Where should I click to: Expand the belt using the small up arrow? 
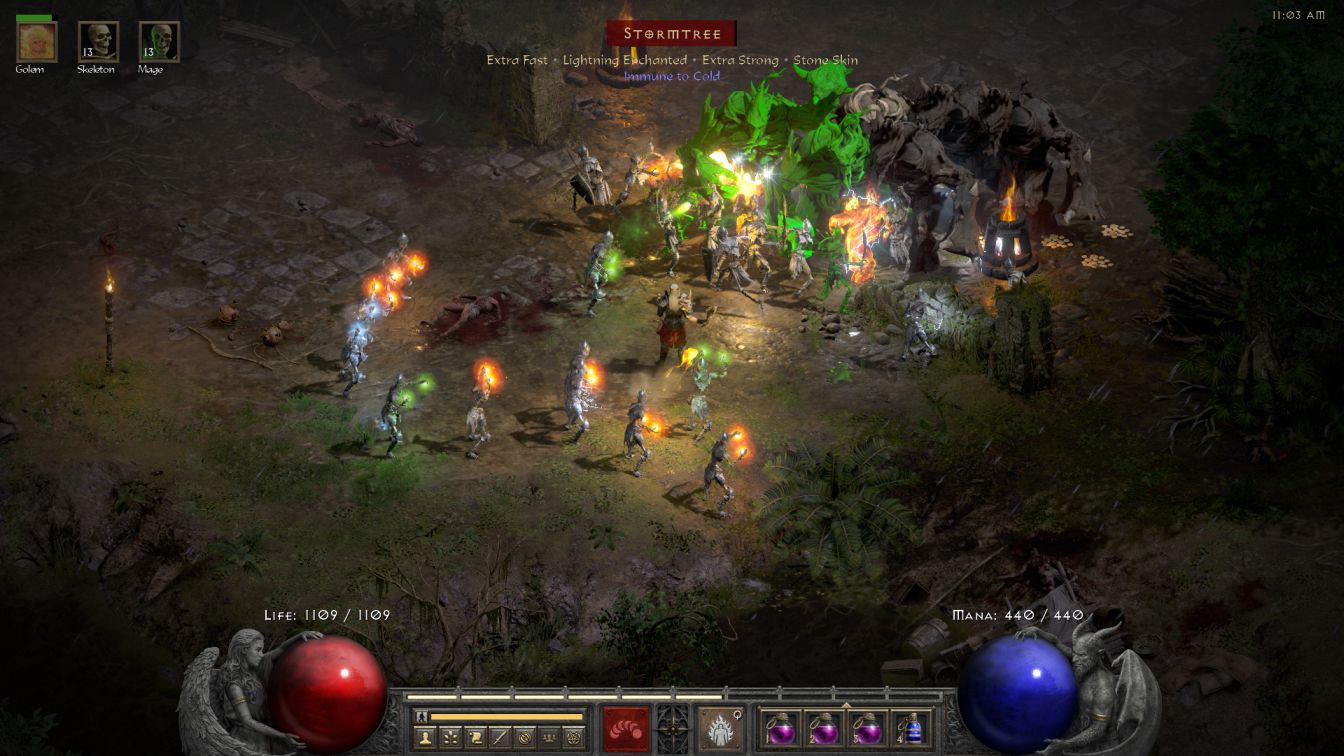click(x=846, y=704)
